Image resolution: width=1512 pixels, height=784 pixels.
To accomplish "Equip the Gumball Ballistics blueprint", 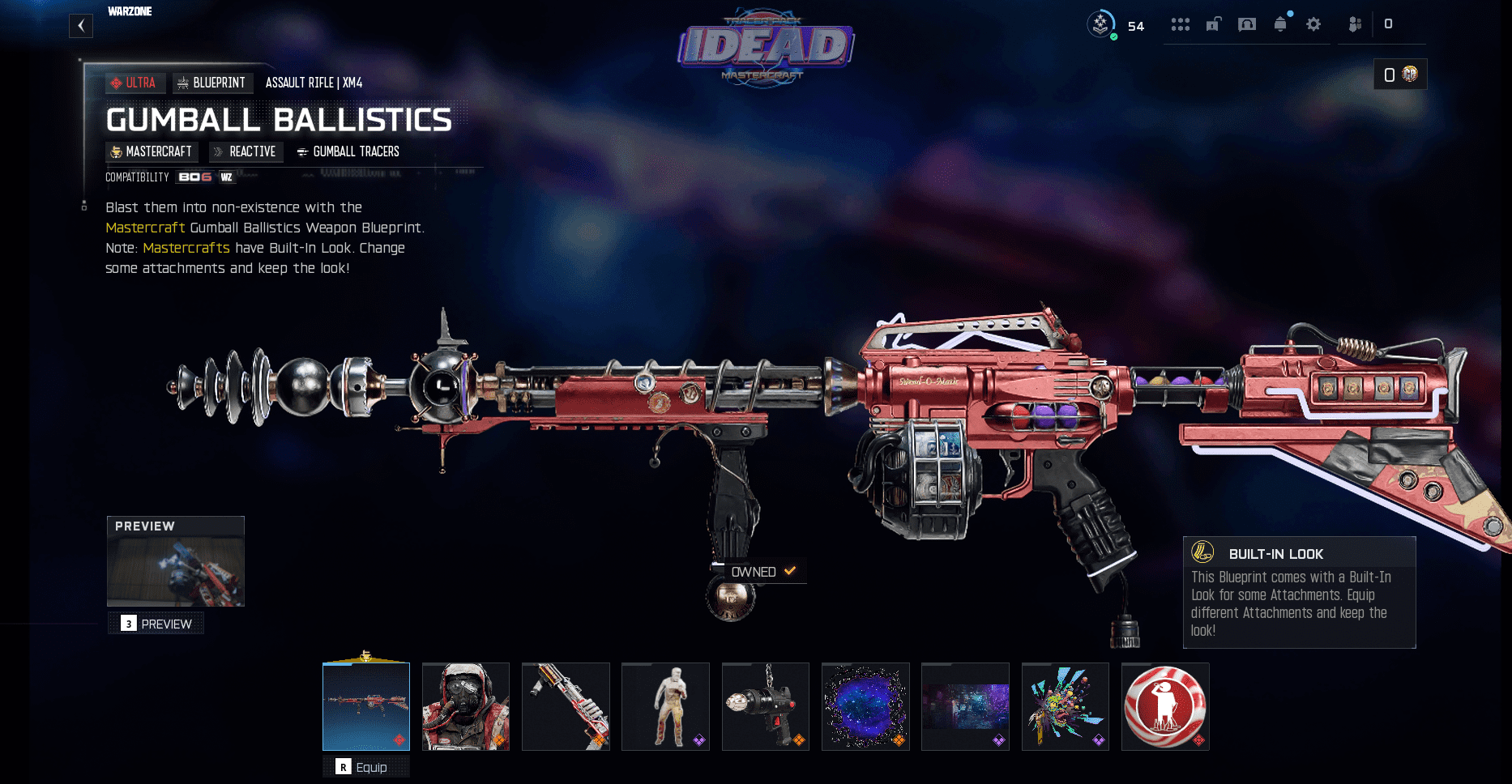I will click(x=366, y=767).
